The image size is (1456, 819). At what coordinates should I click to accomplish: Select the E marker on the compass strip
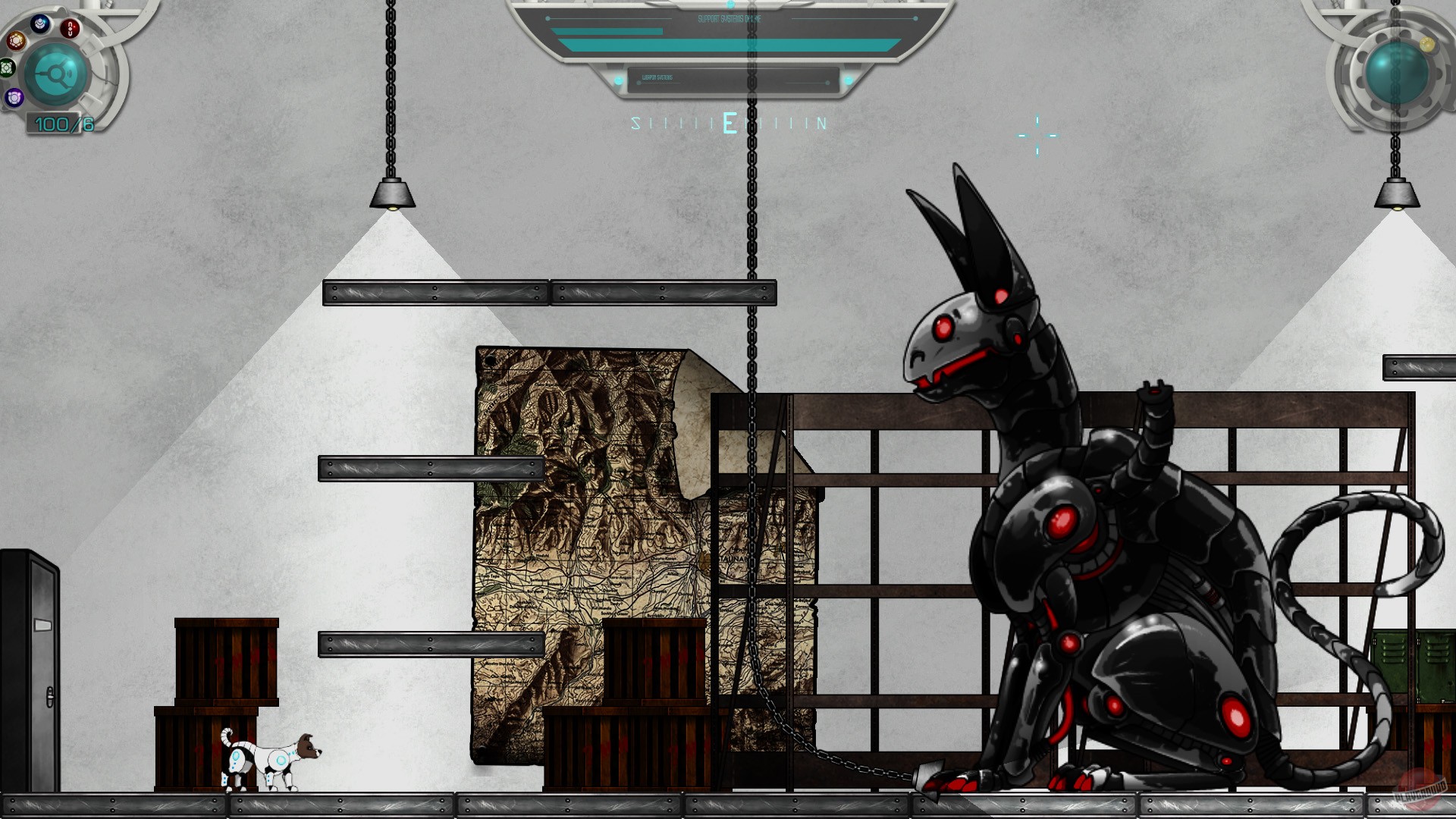pos(730,121)
